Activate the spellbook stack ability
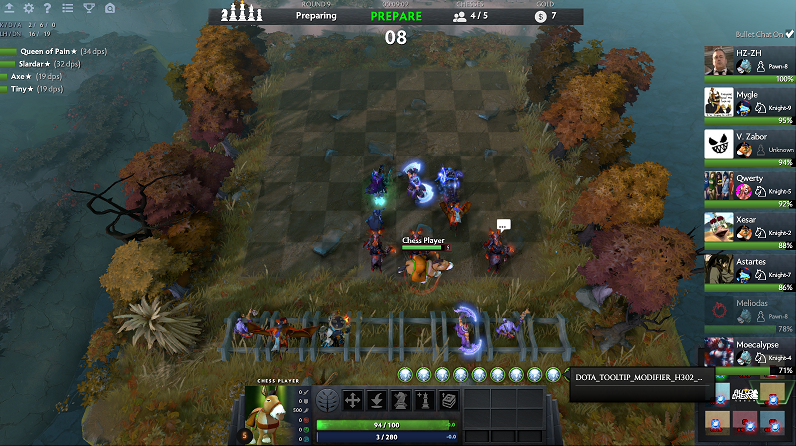796x446 pixels. (x=449, y=401)
